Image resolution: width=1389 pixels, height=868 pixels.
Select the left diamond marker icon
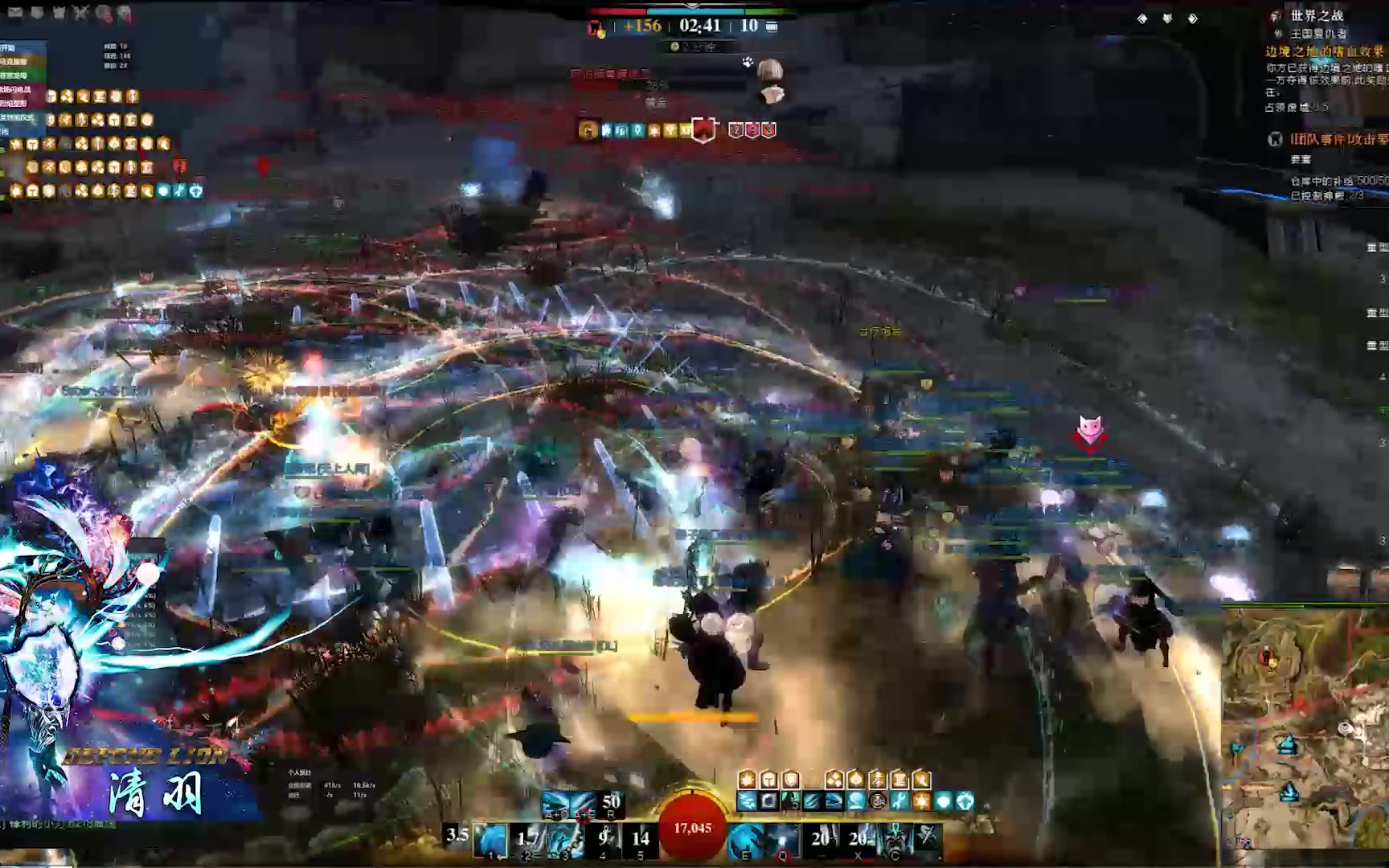(x=1142, y=18)
